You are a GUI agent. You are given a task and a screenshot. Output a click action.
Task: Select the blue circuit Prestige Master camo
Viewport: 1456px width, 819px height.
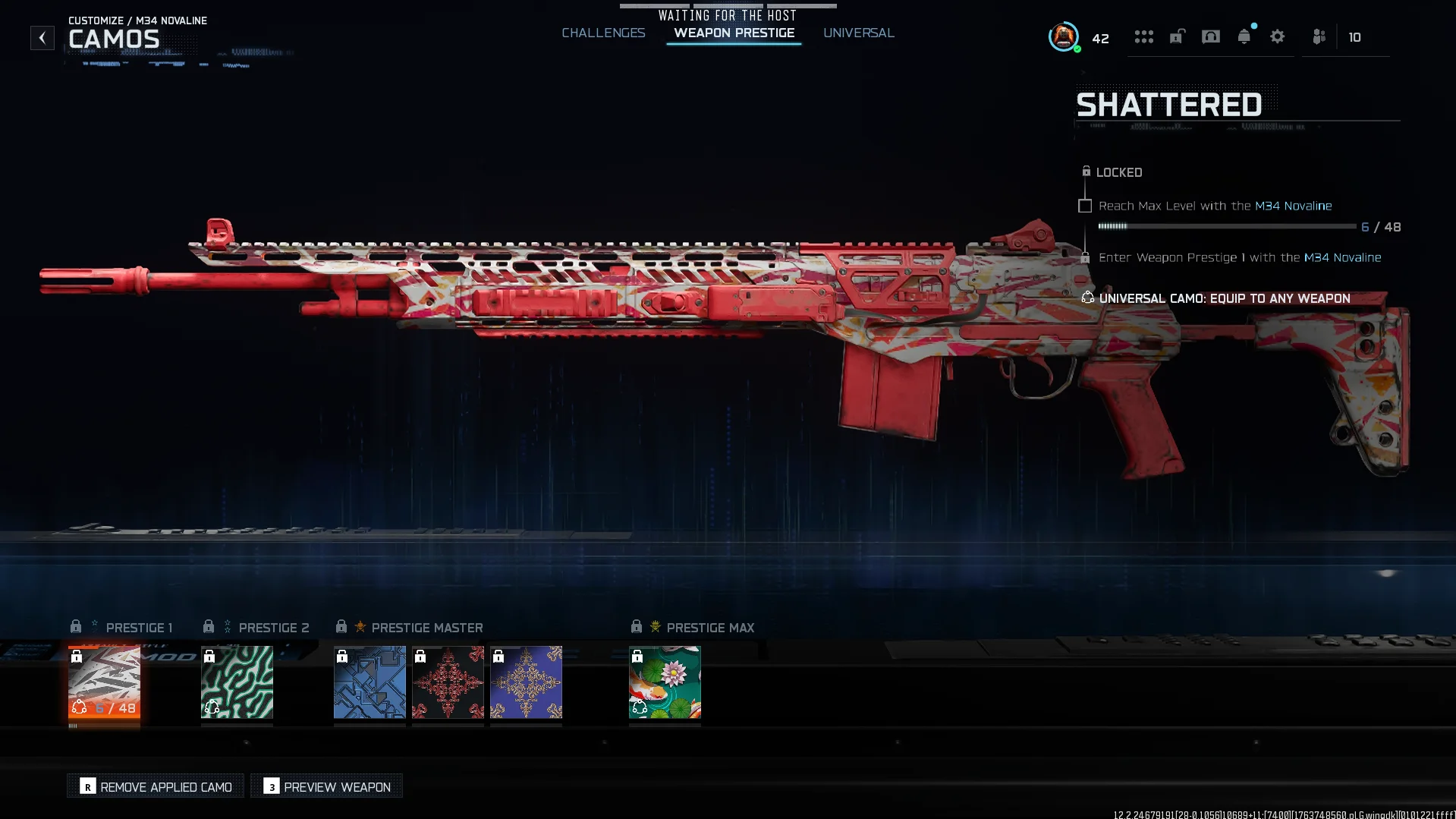tap(370, 682)
